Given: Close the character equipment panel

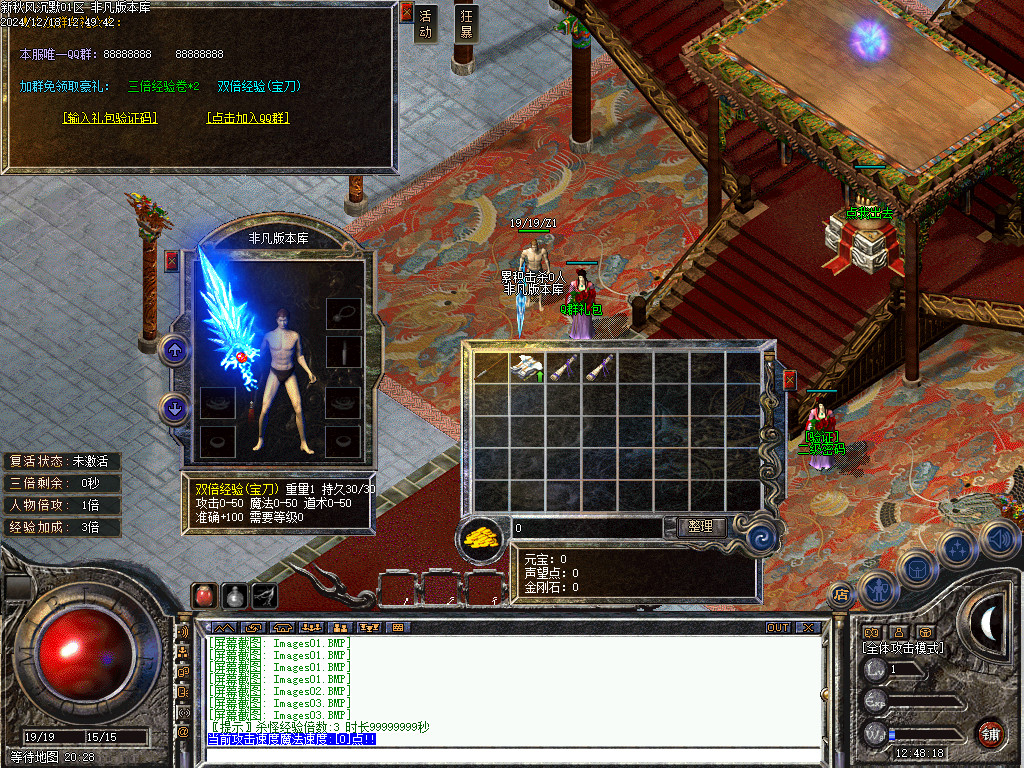Looking at the screenshot, I should coord(172,261).
